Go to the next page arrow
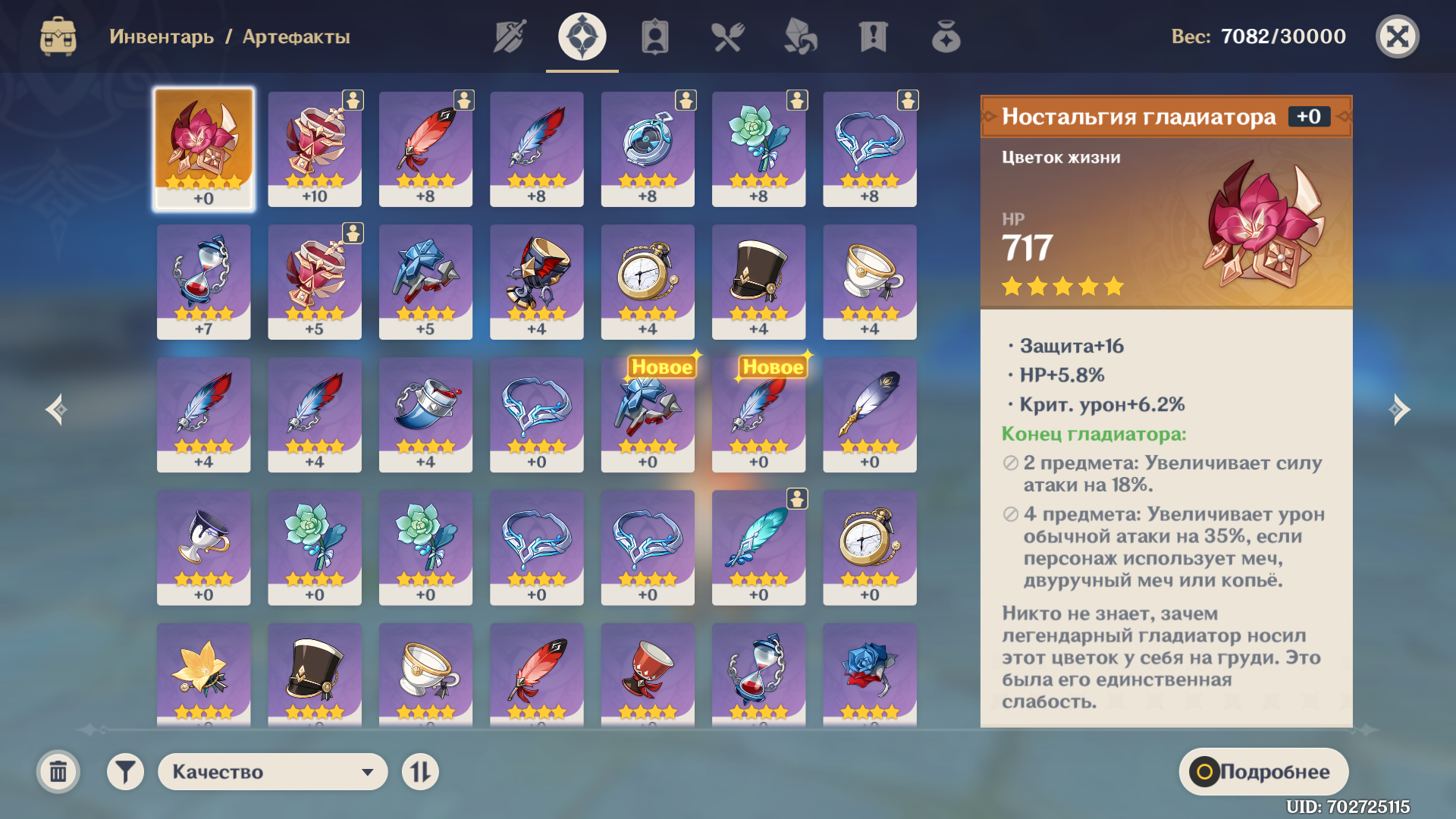1456x819 pixels. 1399,409
